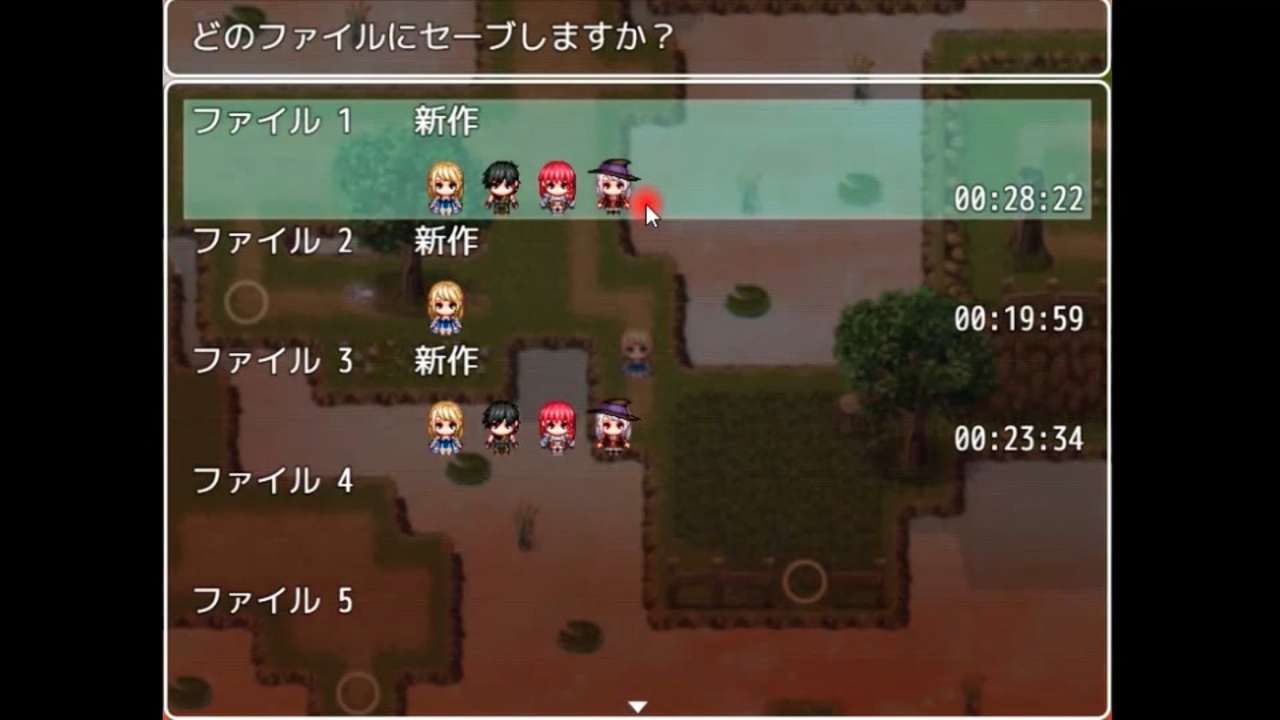Viewport: 1280px width, 720px height.
Task: Click the 00:19:59 playtime for File 2
Action: [1017, 319]
